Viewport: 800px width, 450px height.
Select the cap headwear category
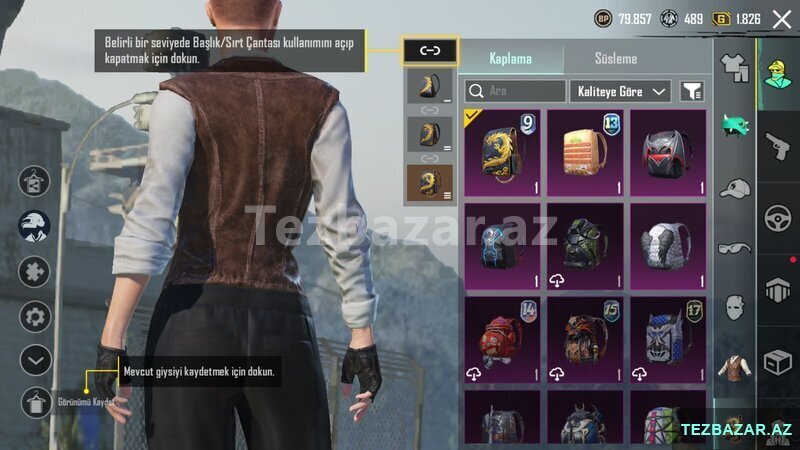734,187
